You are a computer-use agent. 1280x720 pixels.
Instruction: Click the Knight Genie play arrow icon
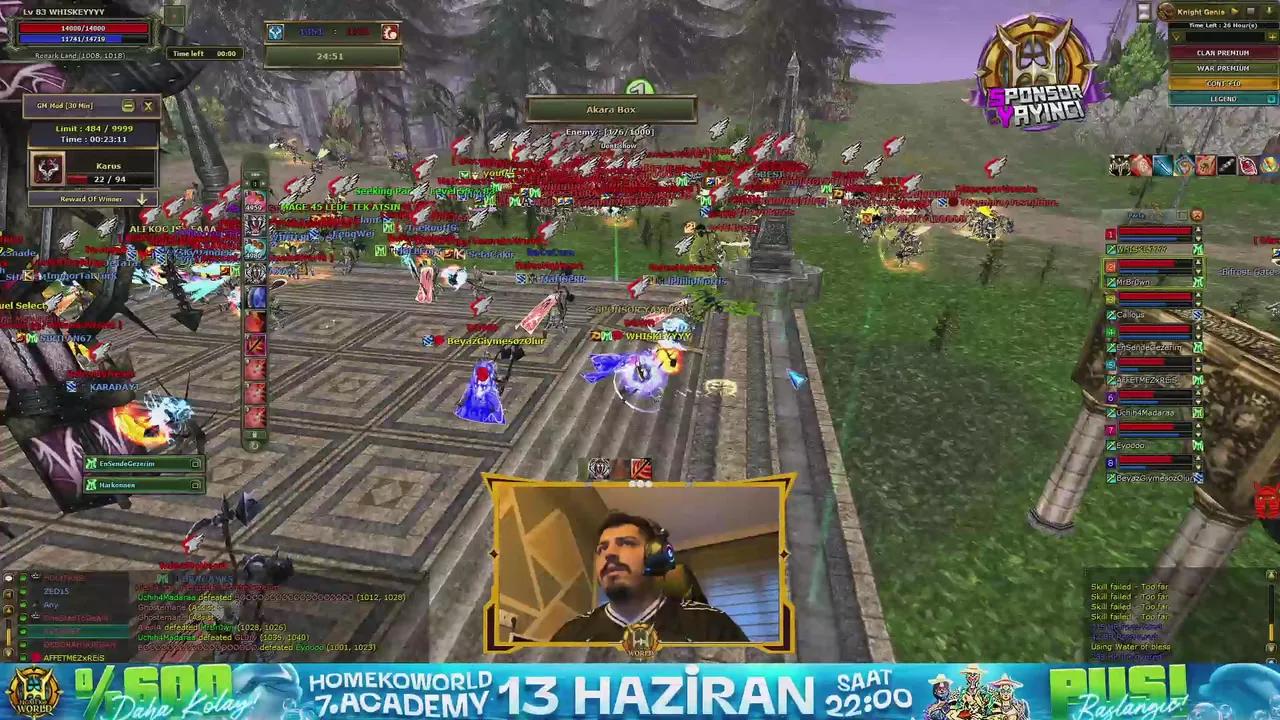(1235, 11)
